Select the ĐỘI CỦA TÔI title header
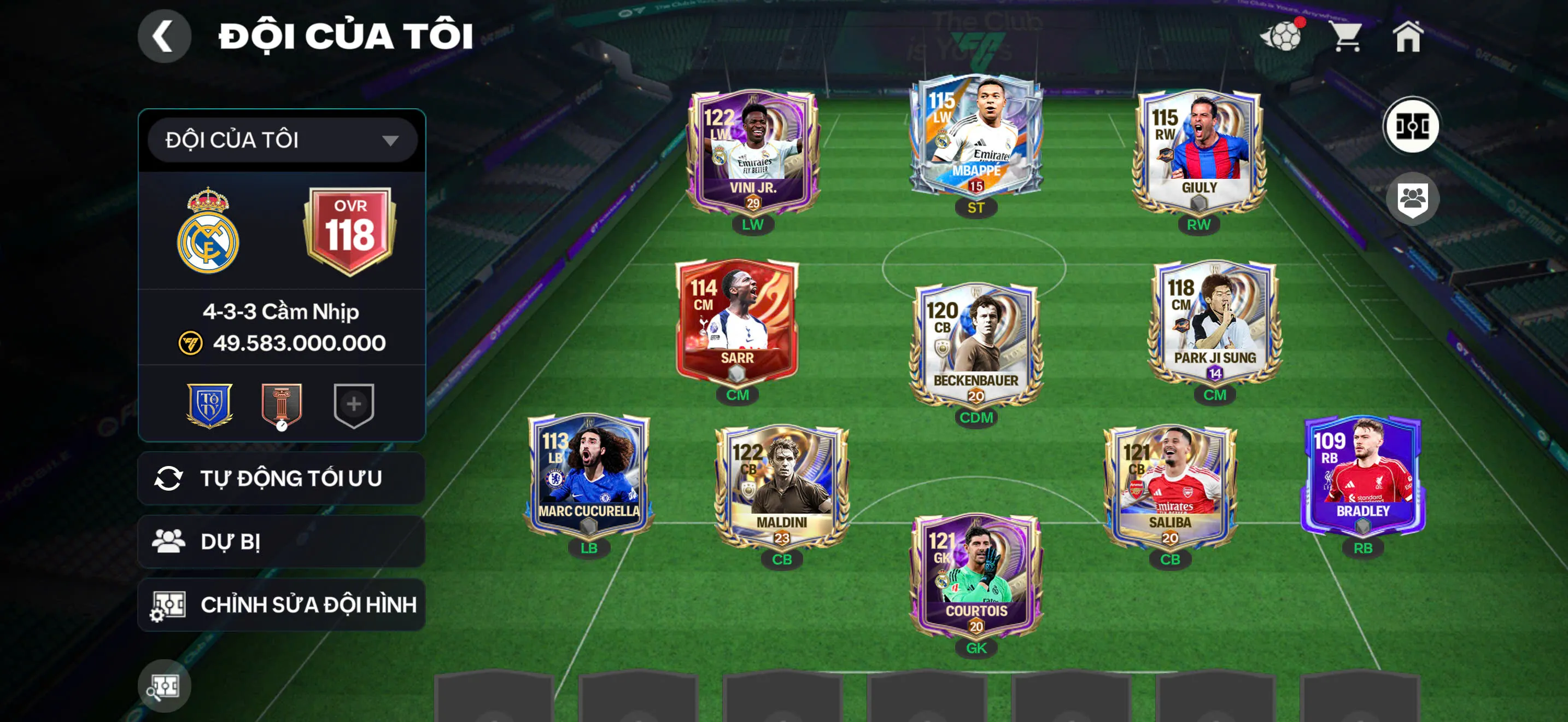This screenshot has height=722, width=1568. (x=344, y=36)
